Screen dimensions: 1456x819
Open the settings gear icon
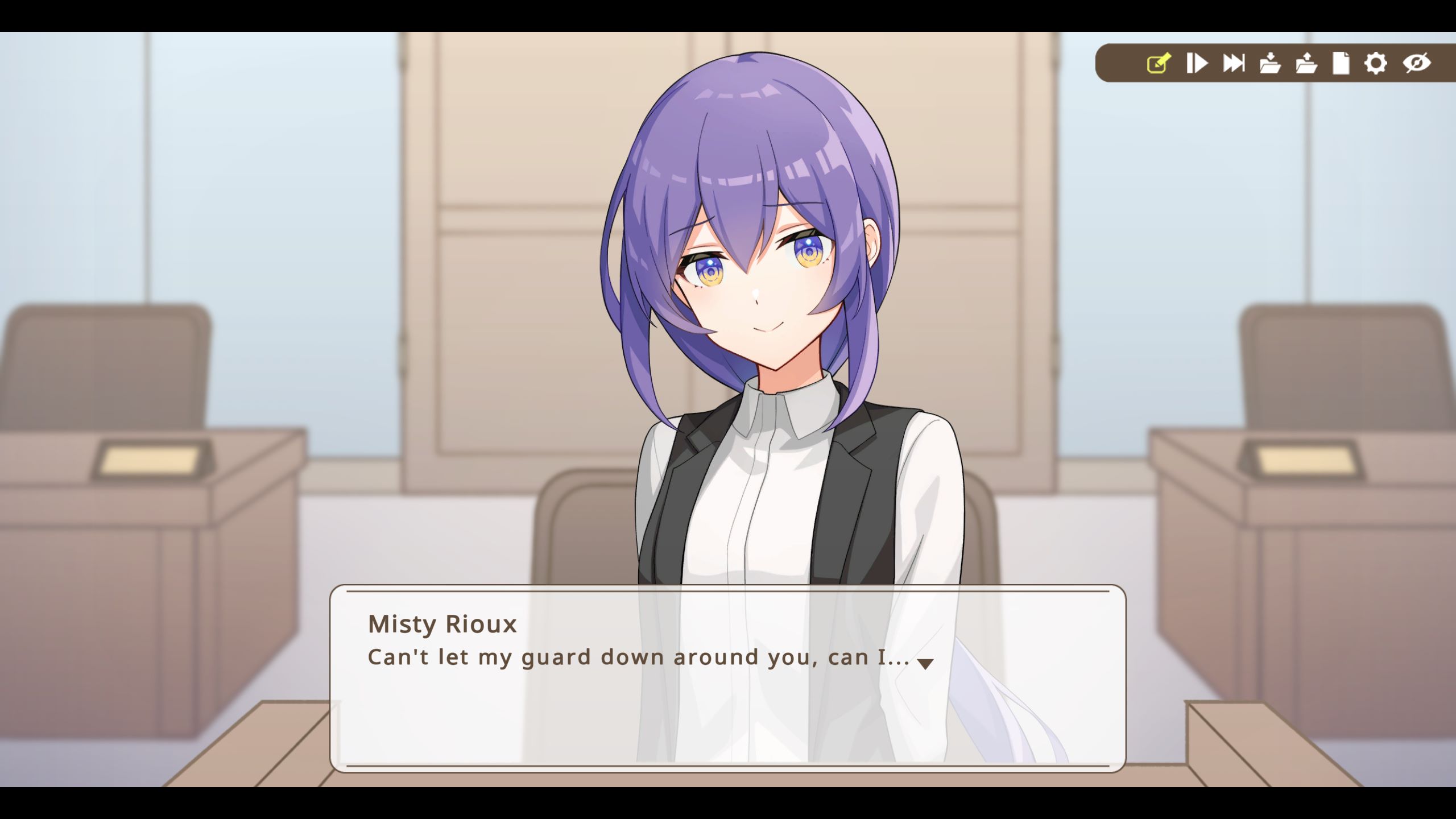(x=1376, y=64)
